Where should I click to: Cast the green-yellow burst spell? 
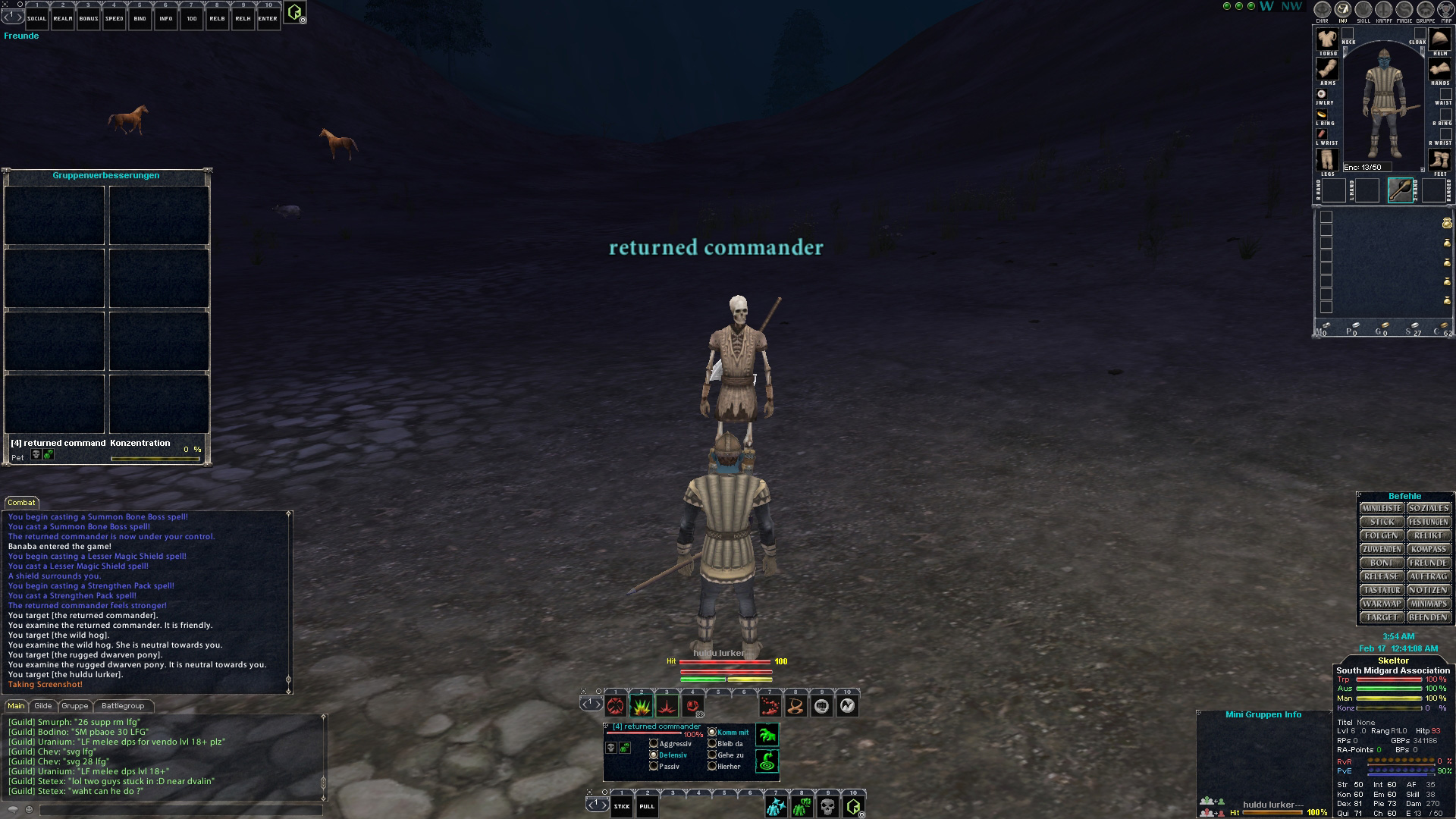(641, 707)
